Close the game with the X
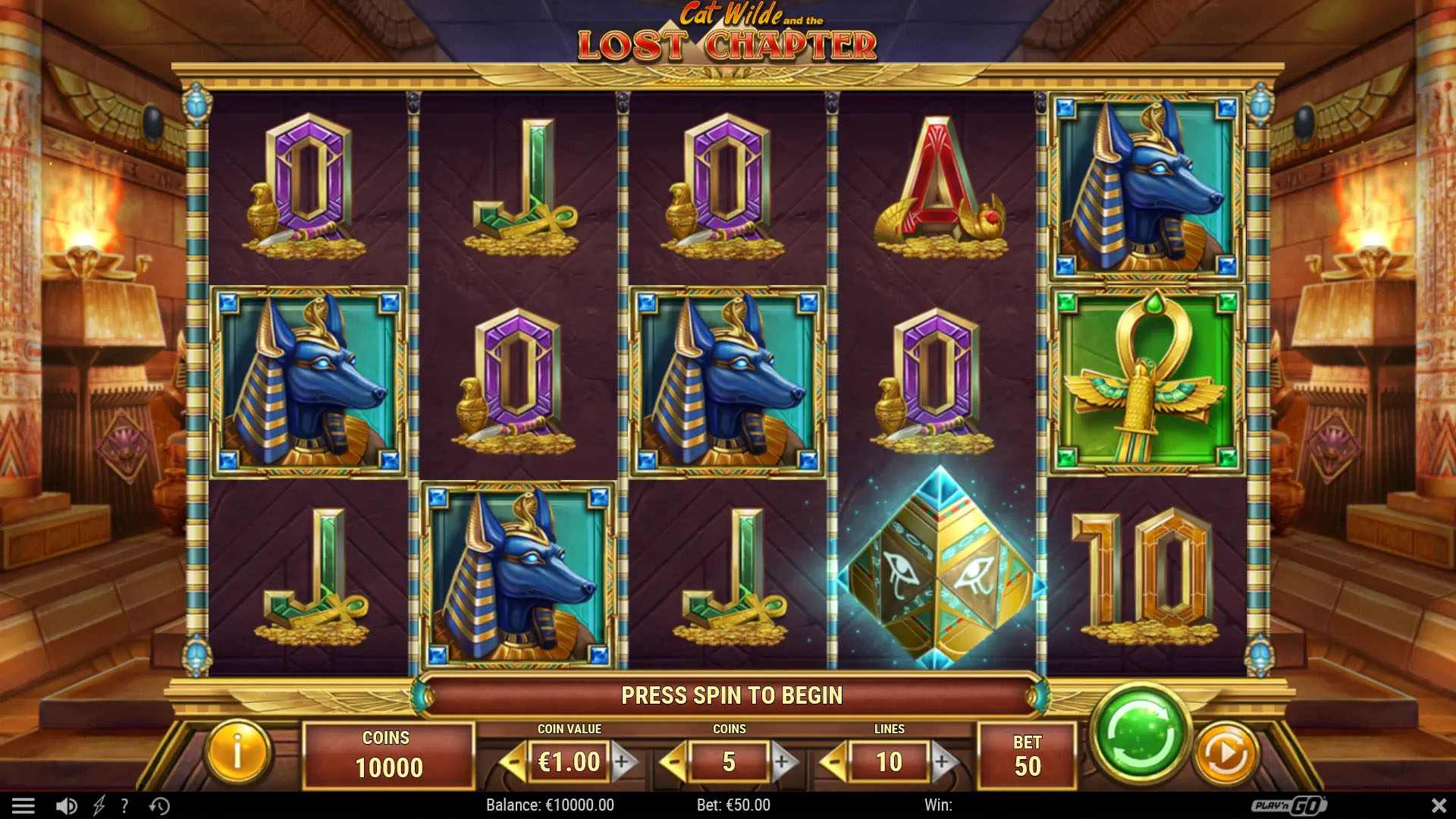 [x=1438, y=805]
